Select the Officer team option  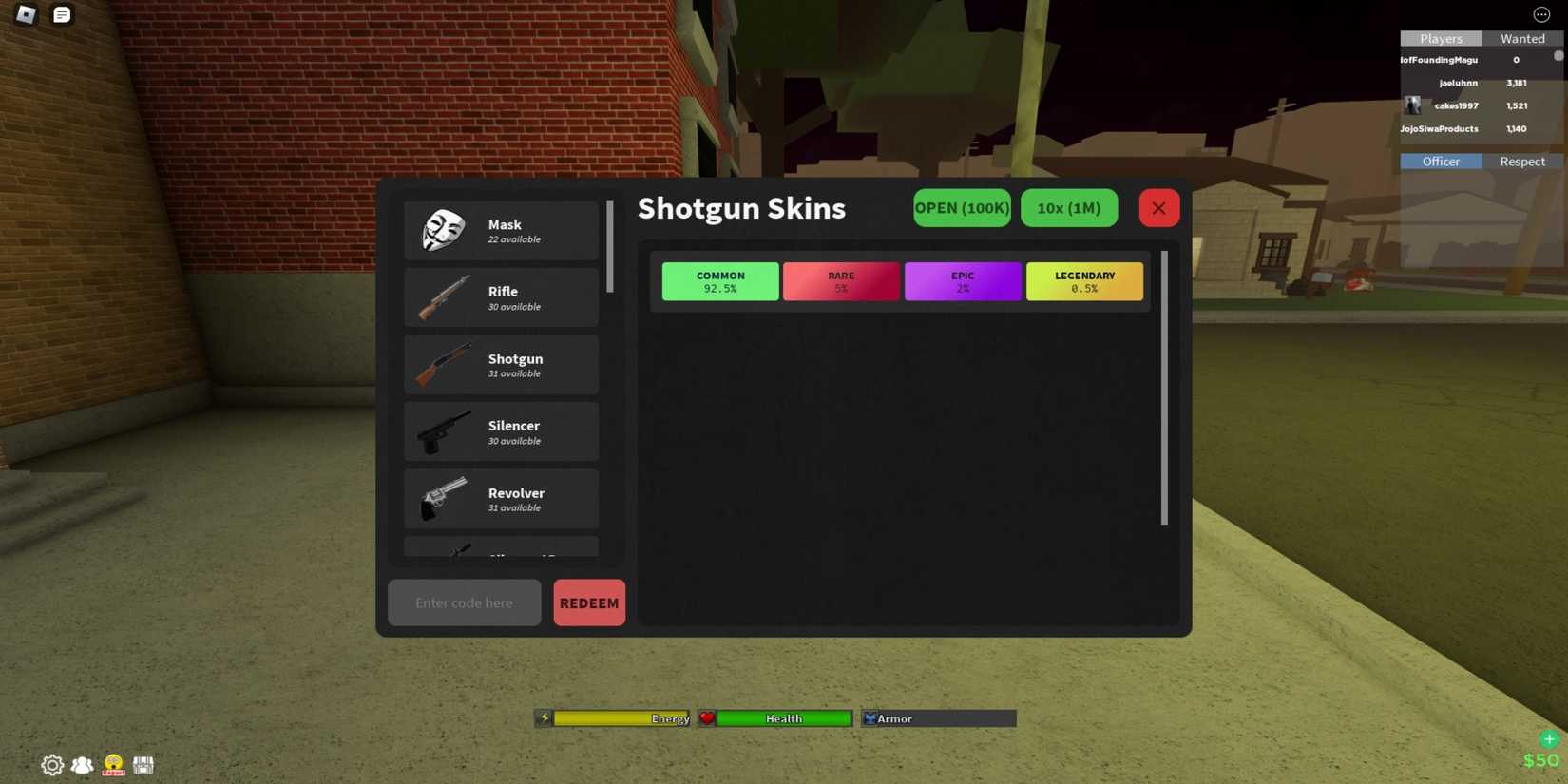coord(1441,161)
